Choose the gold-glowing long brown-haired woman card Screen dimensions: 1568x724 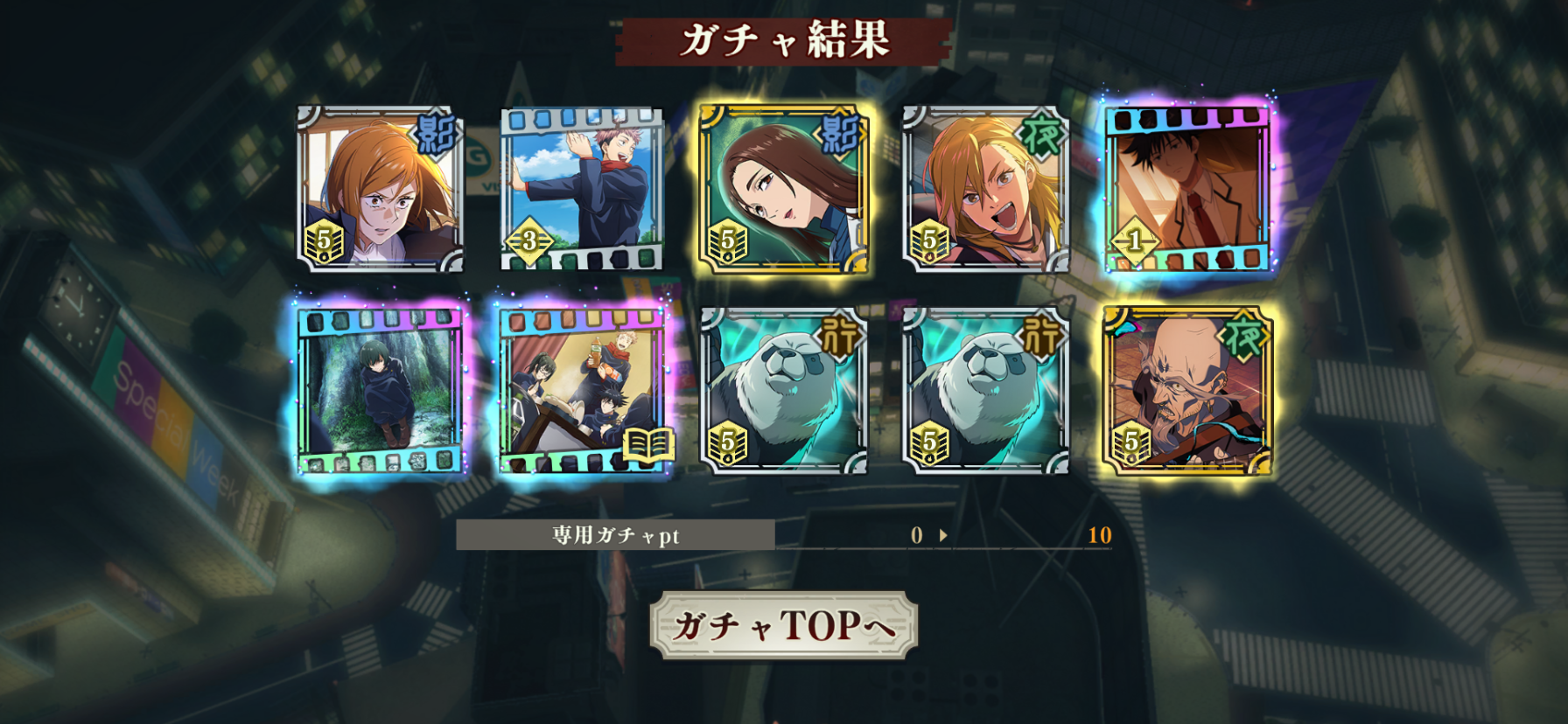783,189
